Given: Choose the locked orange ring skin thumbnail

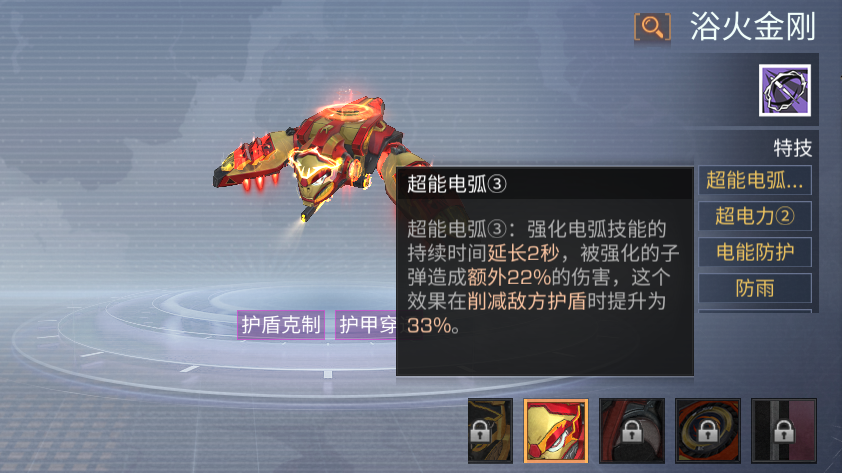Looking at the screenshot, I should click(708, 431).
